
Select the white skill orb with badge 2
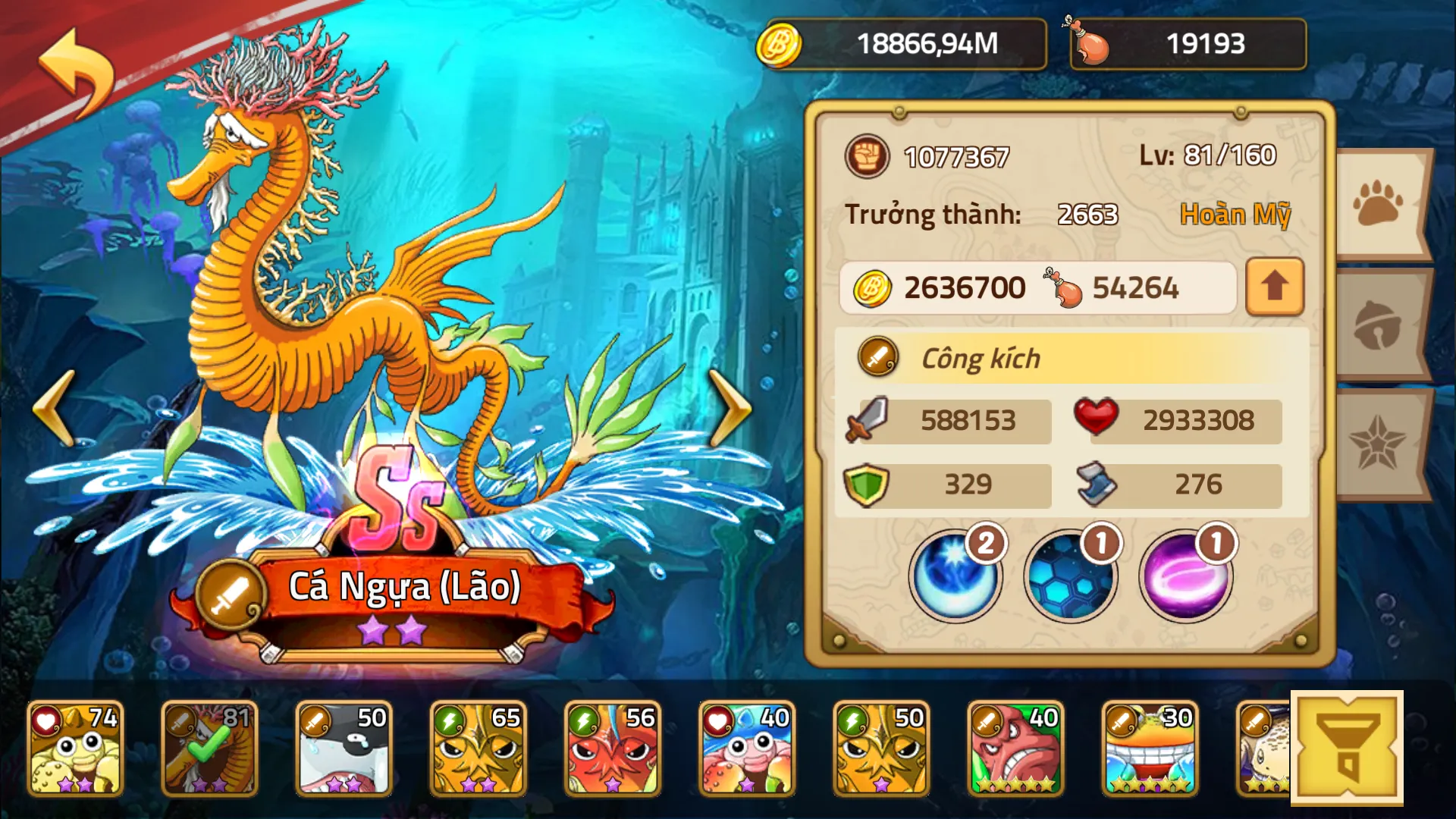[954, 576]
